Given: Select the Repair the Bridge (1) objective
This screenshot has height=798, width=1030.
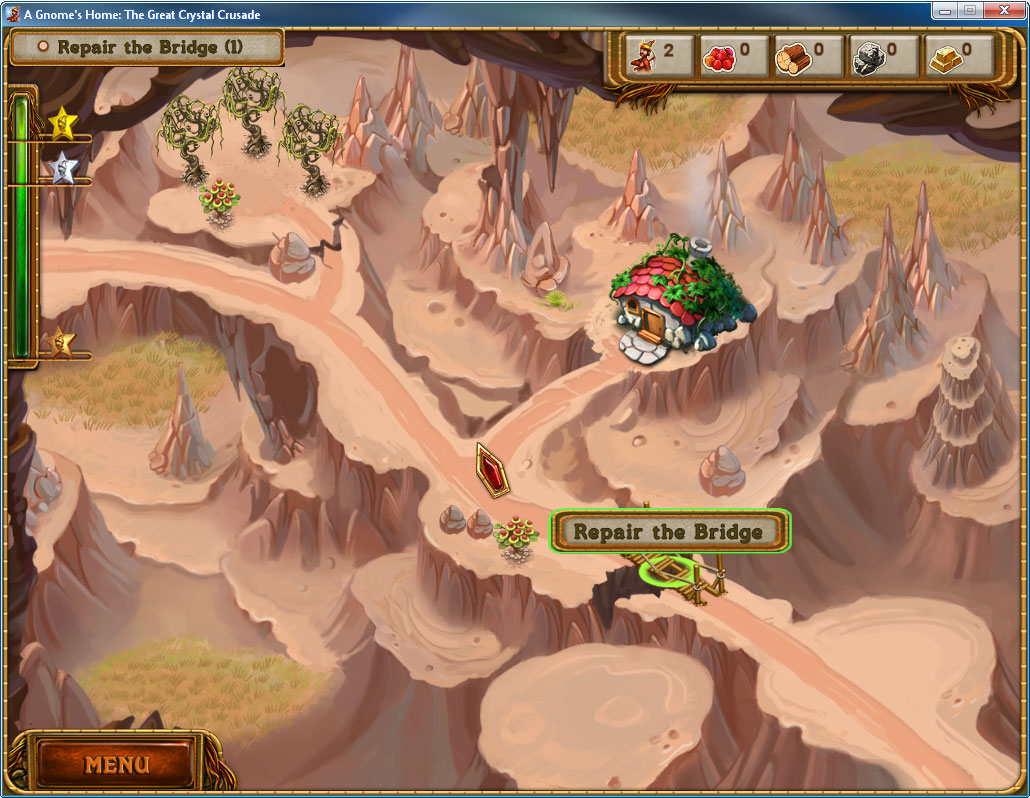Looking at the screenshot, I should click(x=146, y=47).
